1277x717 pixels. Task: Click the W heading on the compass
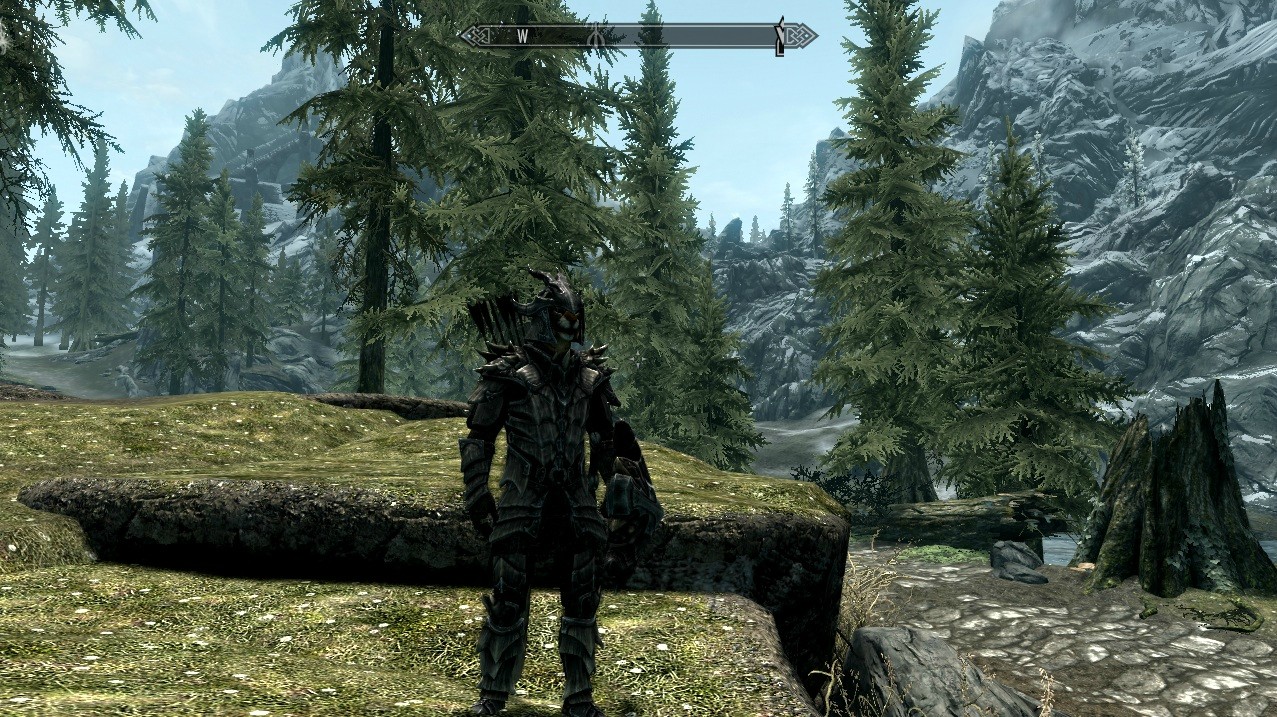click(522, 36)
